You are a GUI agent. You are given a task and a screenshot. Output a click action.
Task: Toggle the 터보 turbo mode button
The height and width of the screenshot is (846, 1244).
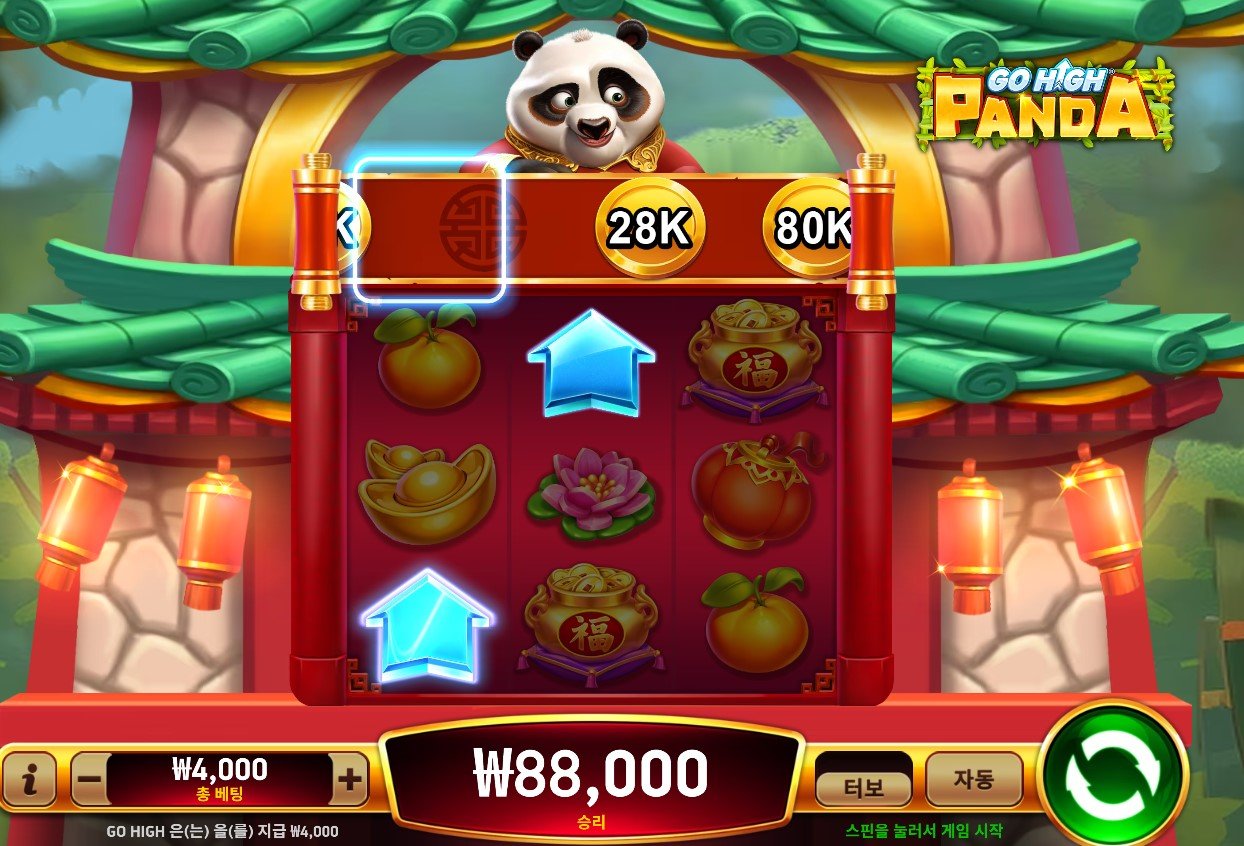(x=863, y=787)
